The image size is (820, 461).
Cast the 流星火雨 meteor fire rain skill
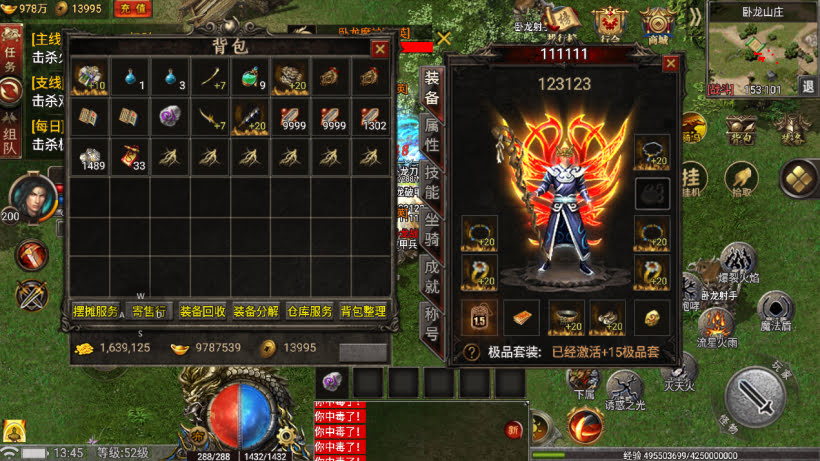click(x=716, y=326)
